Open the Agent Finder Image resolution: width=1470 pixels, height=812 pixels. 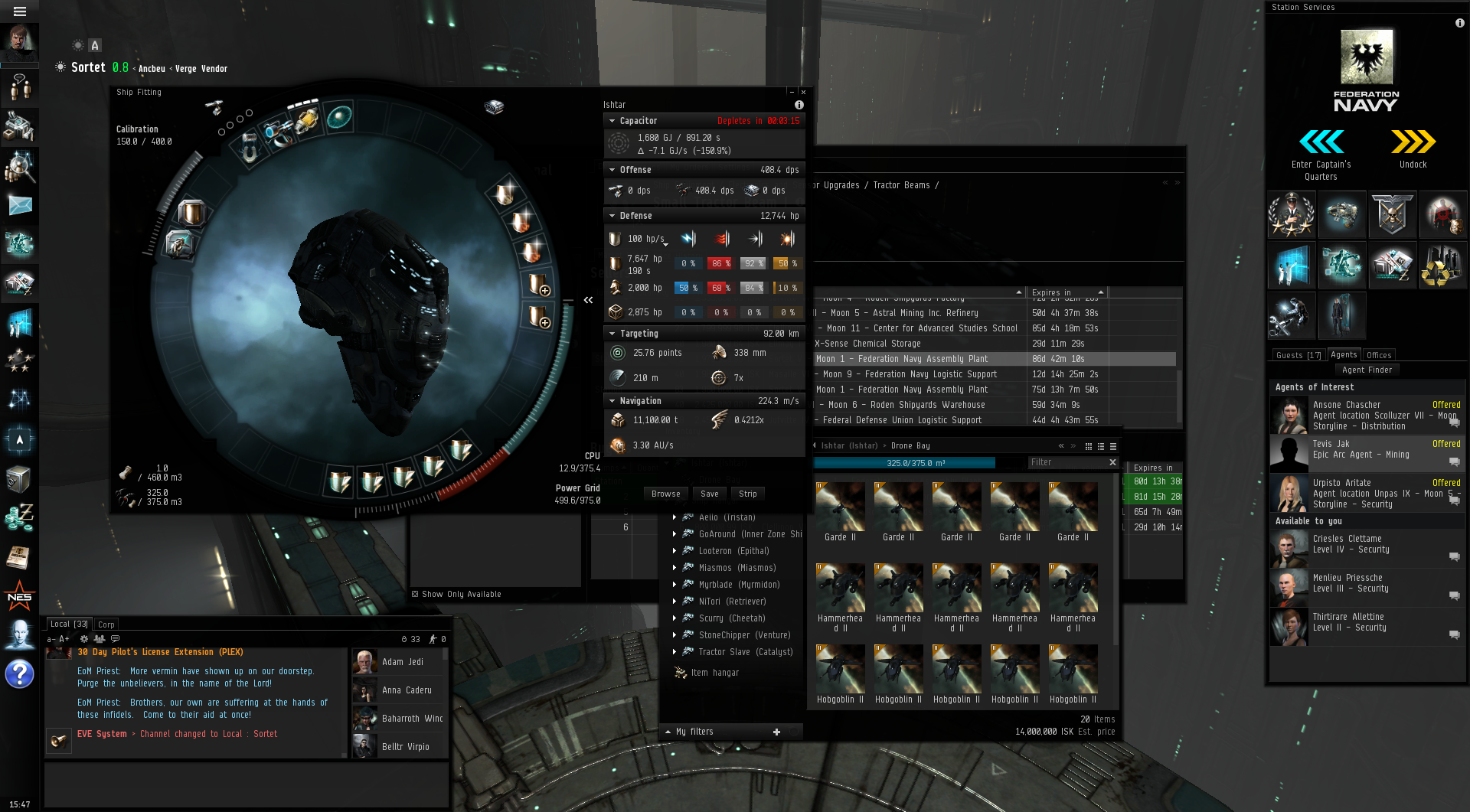pos(1367,370)
